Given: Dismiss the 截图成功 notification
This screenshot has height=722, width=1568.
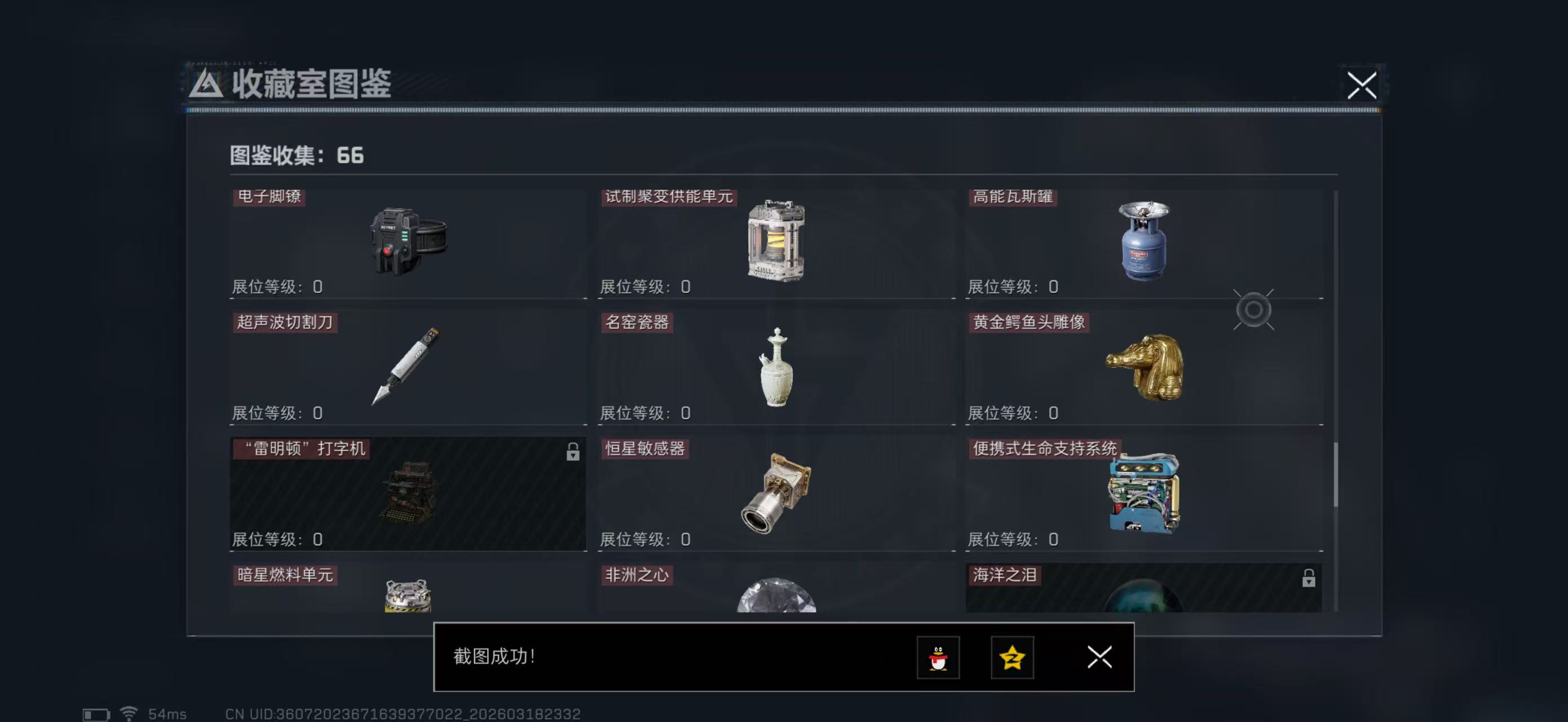Looking at the screenshot, I should (x=1099, y=658).
